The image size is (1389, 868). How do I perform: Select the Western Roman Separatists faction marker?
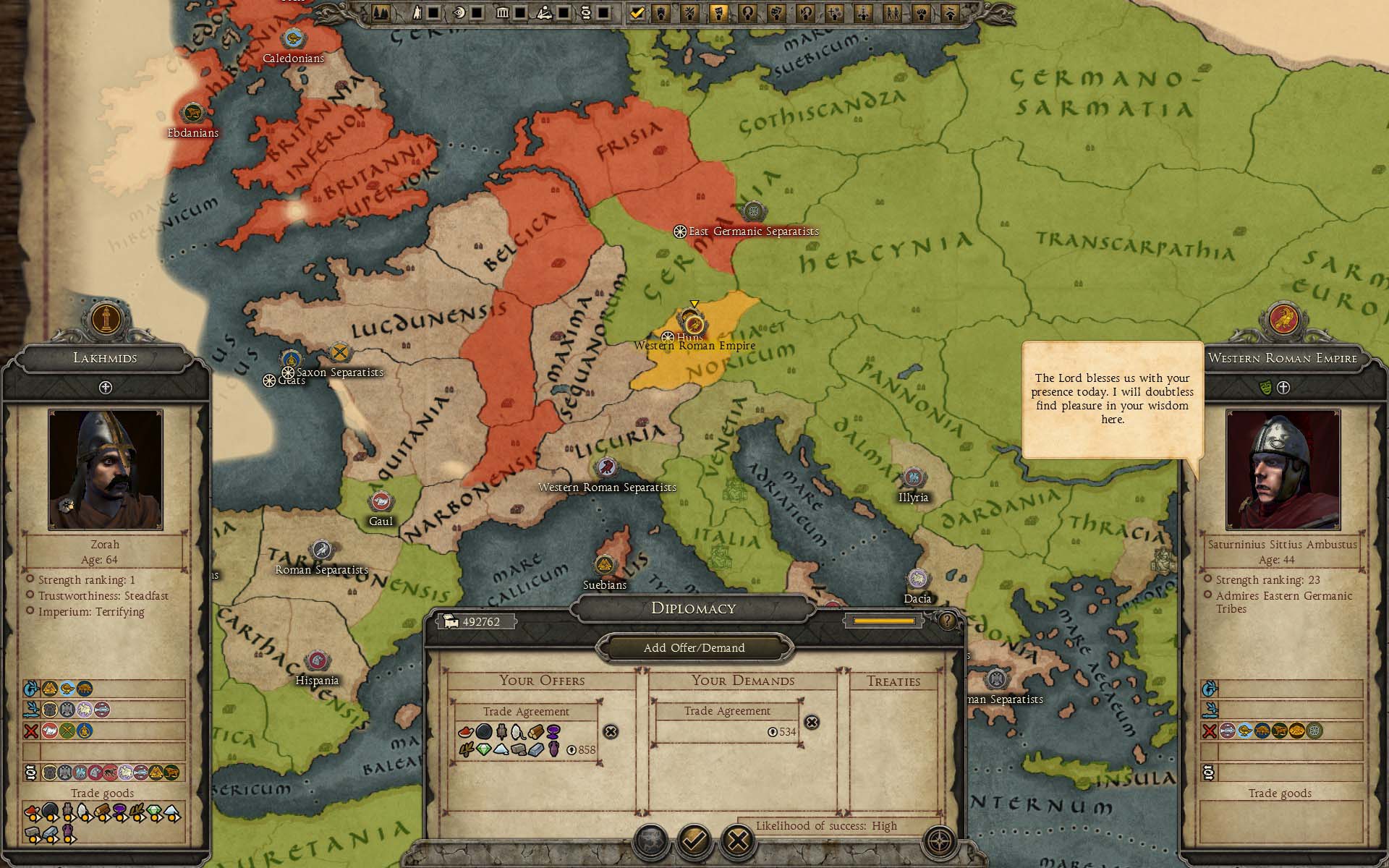[606, 468]
